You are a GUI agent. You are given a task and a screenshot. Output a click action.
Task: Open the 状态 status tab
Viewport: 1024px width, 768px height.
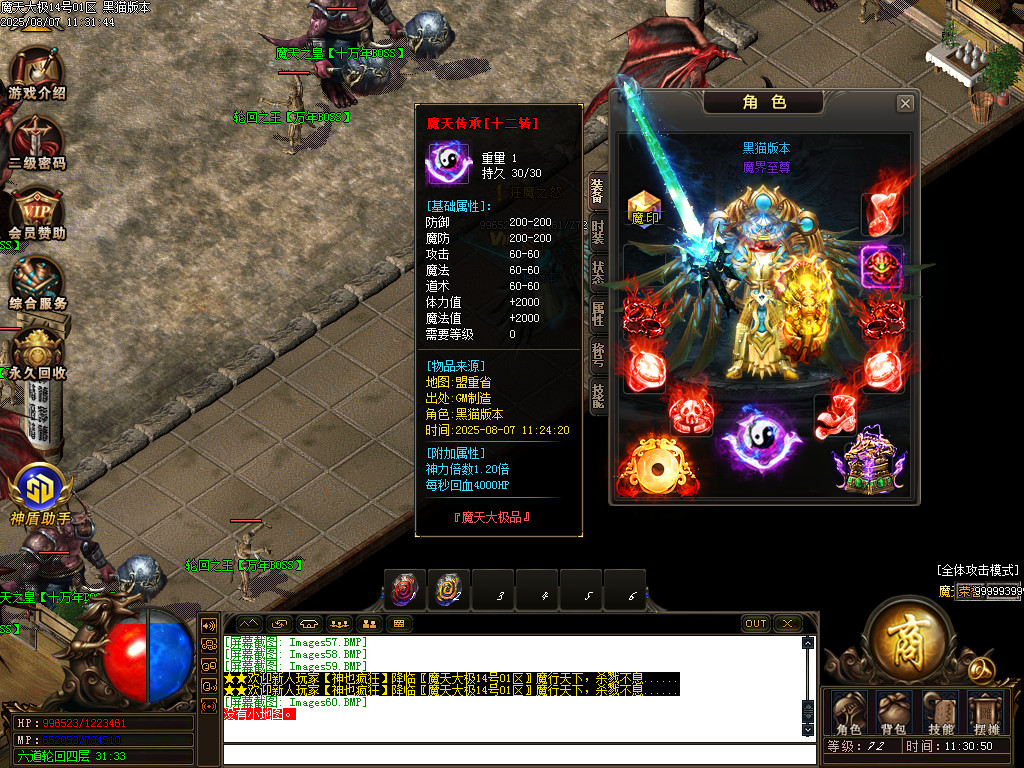click(597, 272)
